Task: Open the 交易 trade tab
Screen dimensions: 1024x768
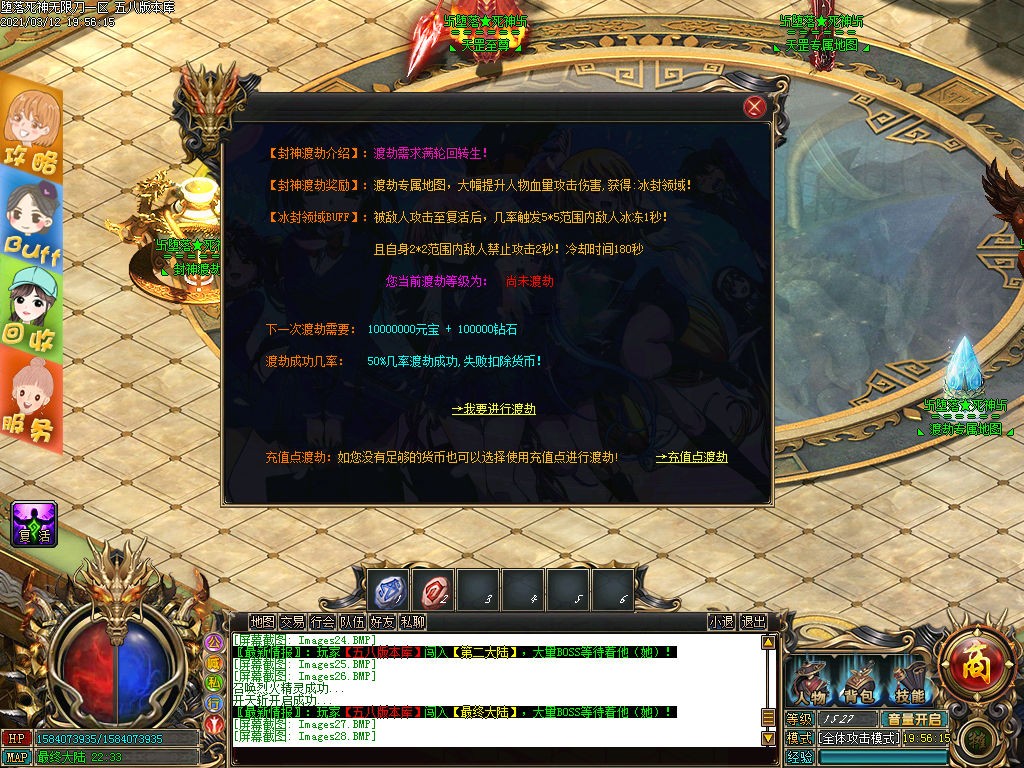Action: pos(292,622)
